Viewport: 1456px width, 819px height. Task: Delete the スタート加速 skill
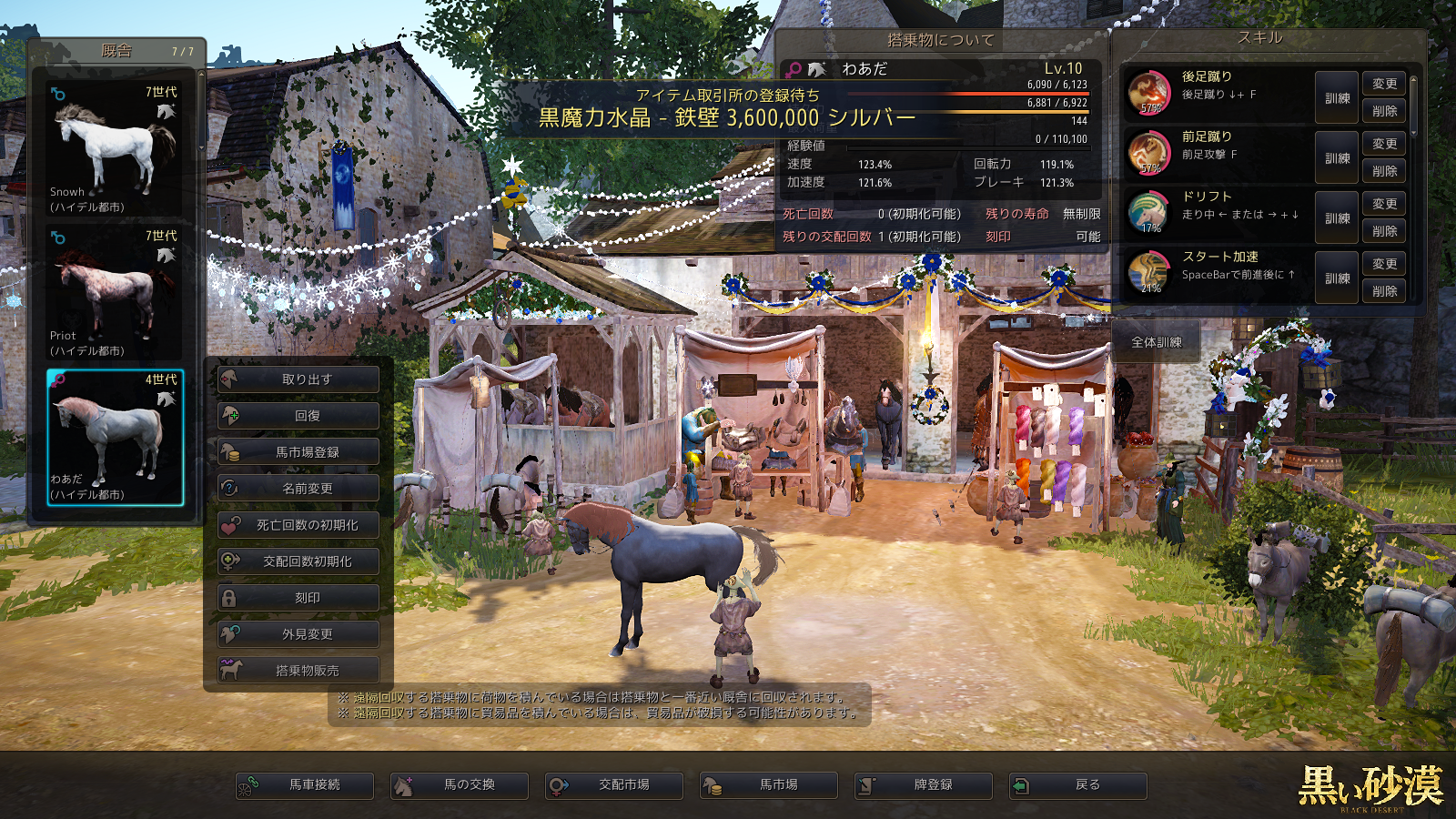pyautogui.click(x=1384, y=291)
